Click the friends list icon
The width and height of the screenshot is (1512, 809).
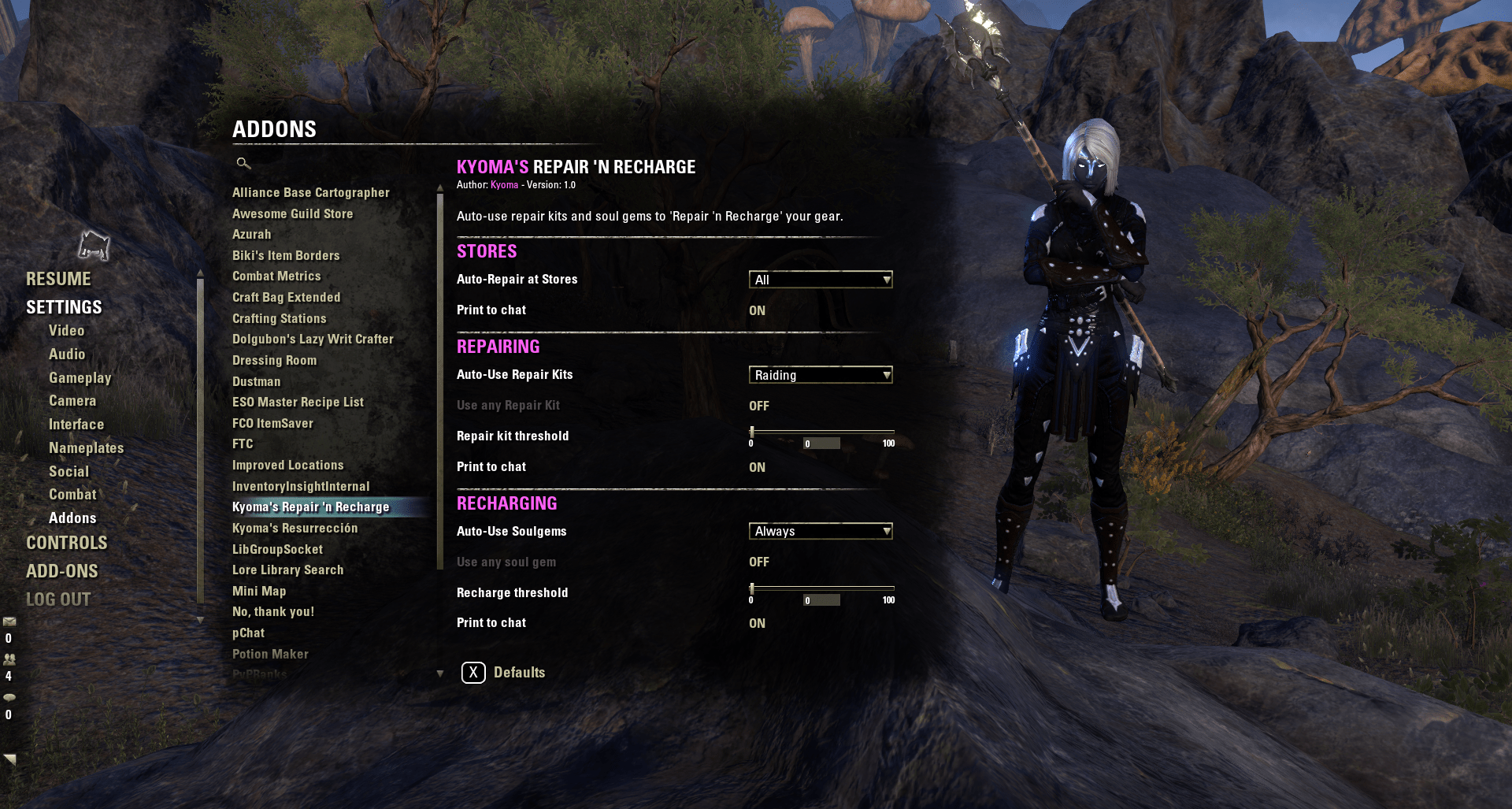pyautogui.click(x=9, y=659)
